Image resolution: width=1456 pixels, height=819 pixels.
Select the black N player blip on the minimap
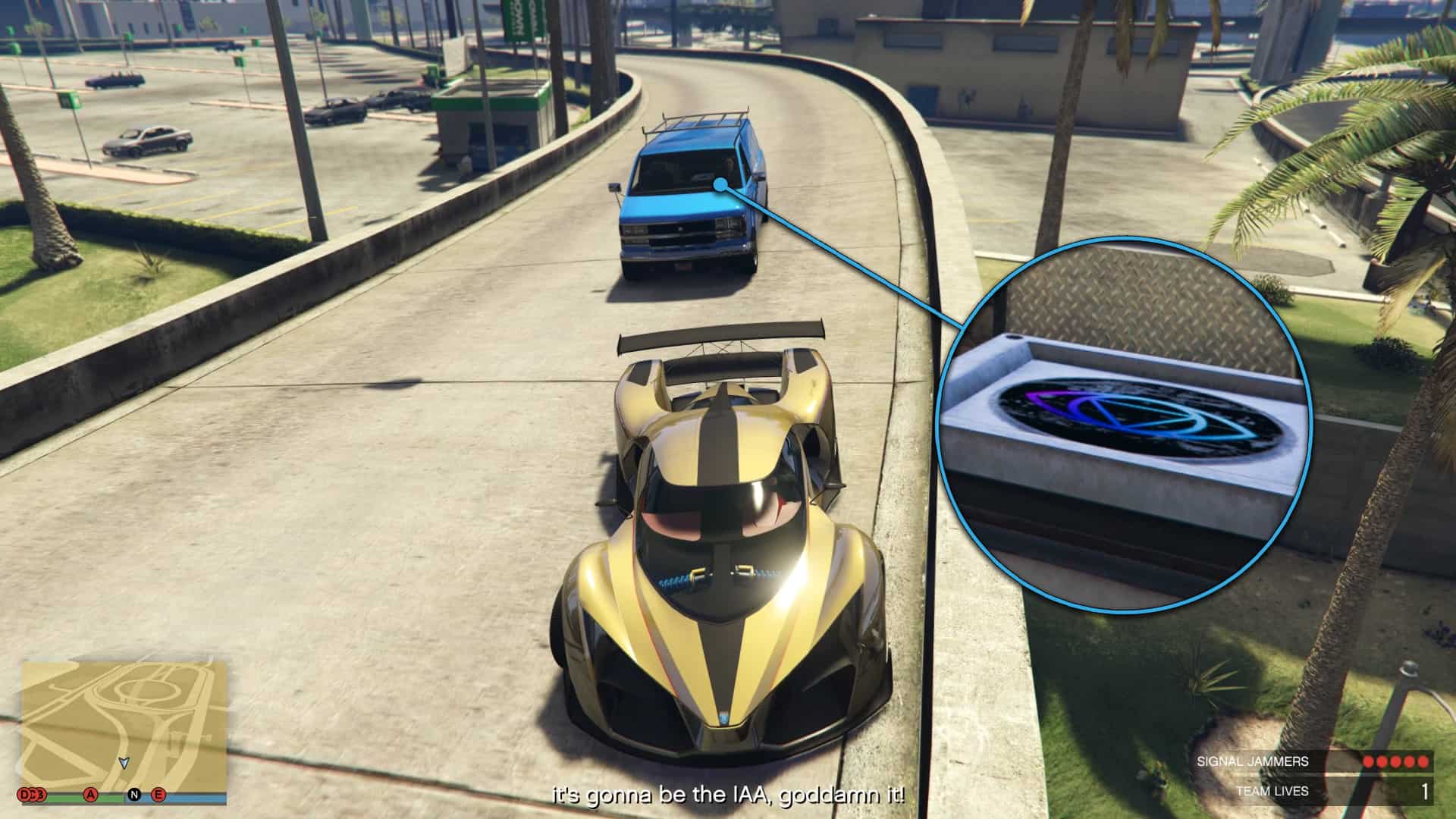click(x=134, y=795)
